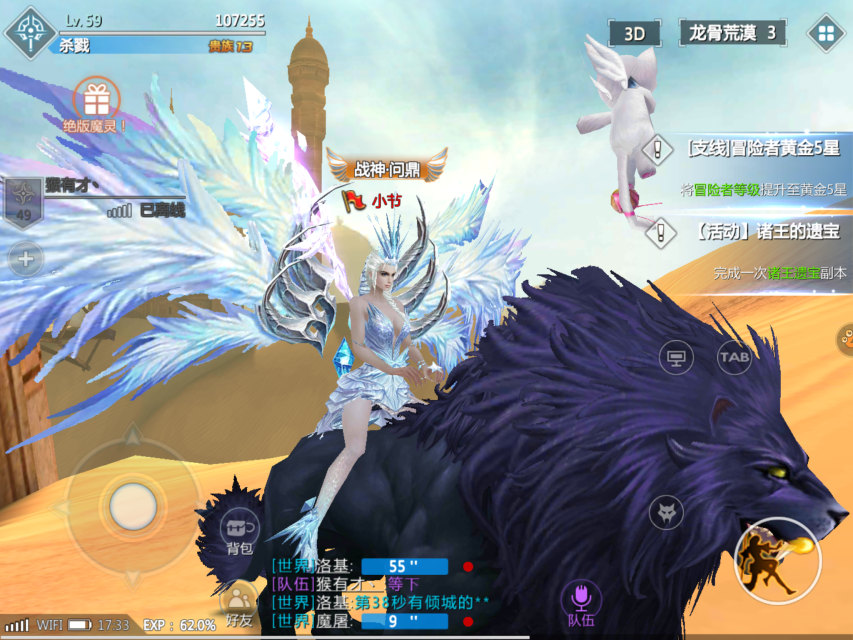Activate the wolf head skill button

pyautogui.click(x=666, y=513)
